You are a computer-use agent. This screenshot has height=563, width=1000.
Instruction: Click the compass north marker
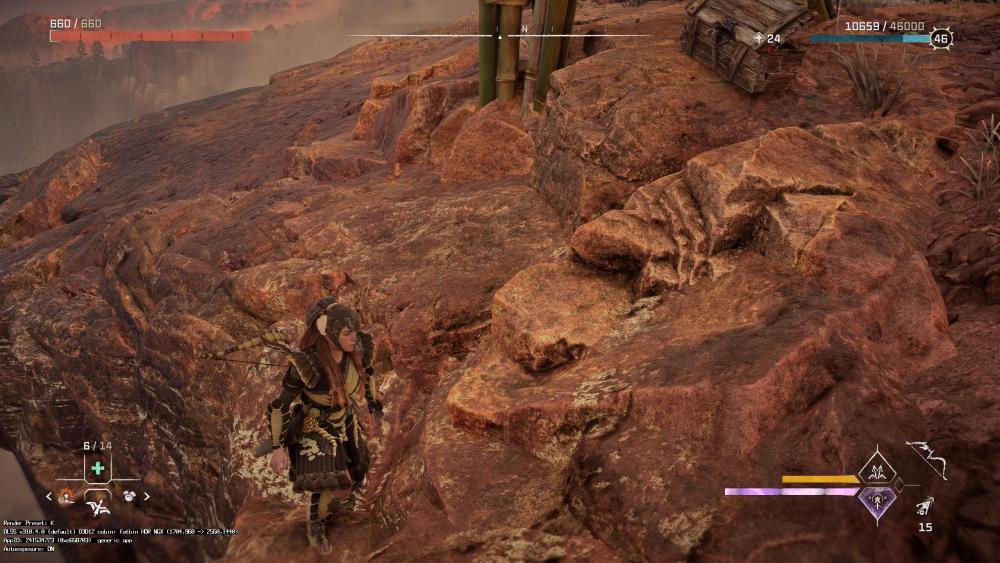[524, 30]
